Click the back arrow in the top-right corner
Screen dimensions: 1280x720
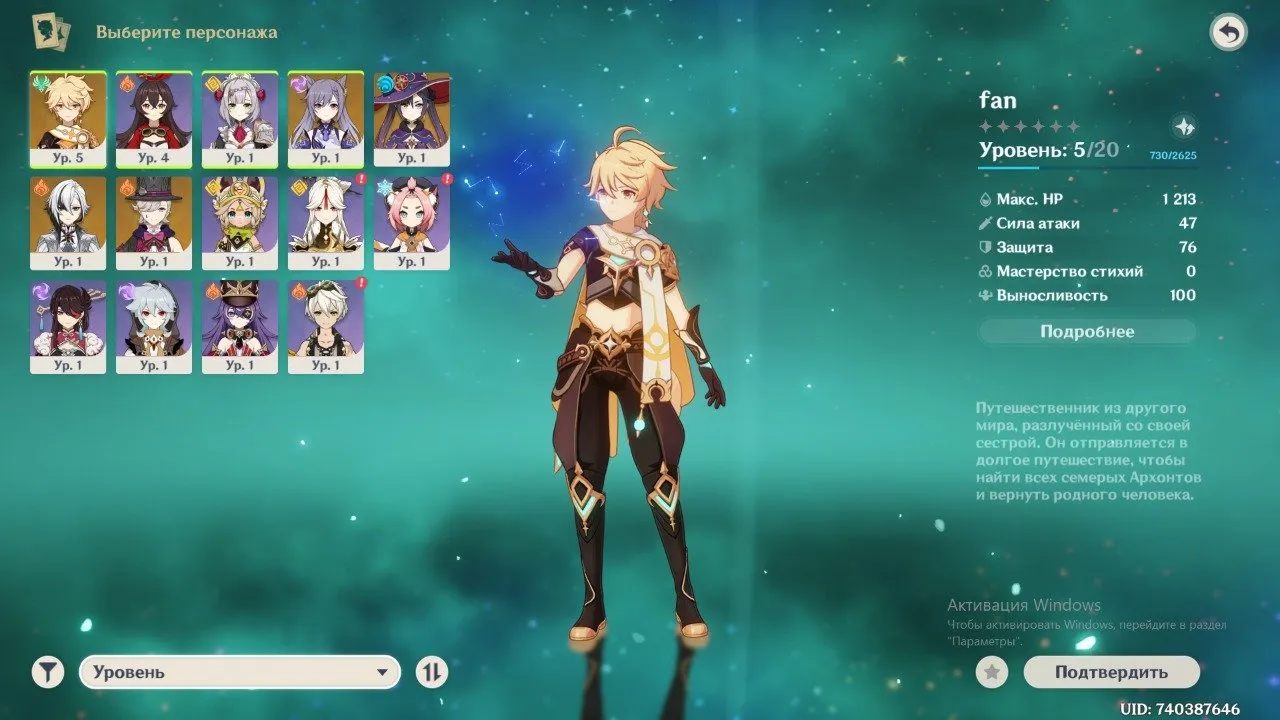click(x=1230, y=30)
